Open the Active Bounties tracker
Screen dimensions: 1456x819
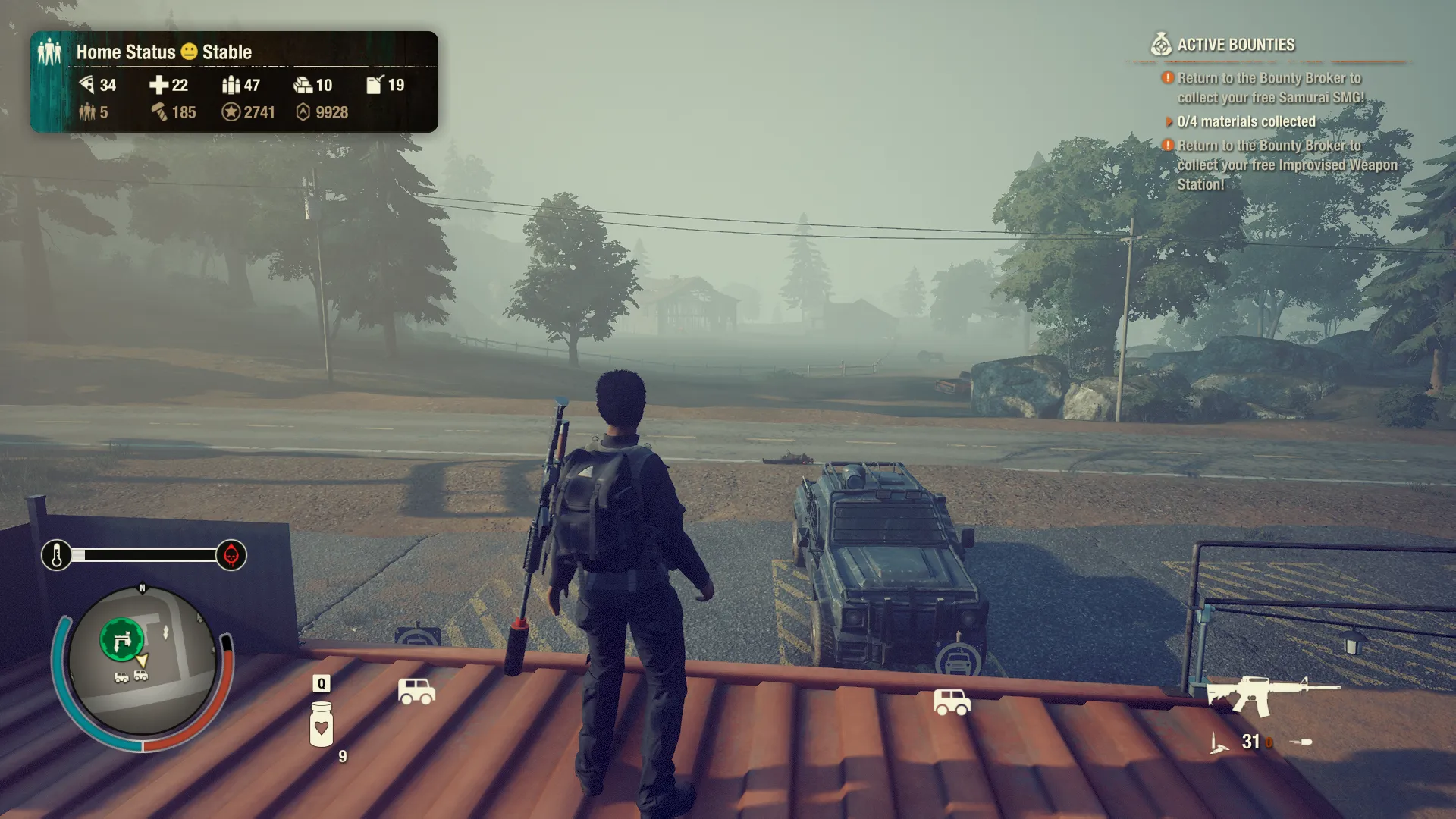click(x=1235, y=45)
